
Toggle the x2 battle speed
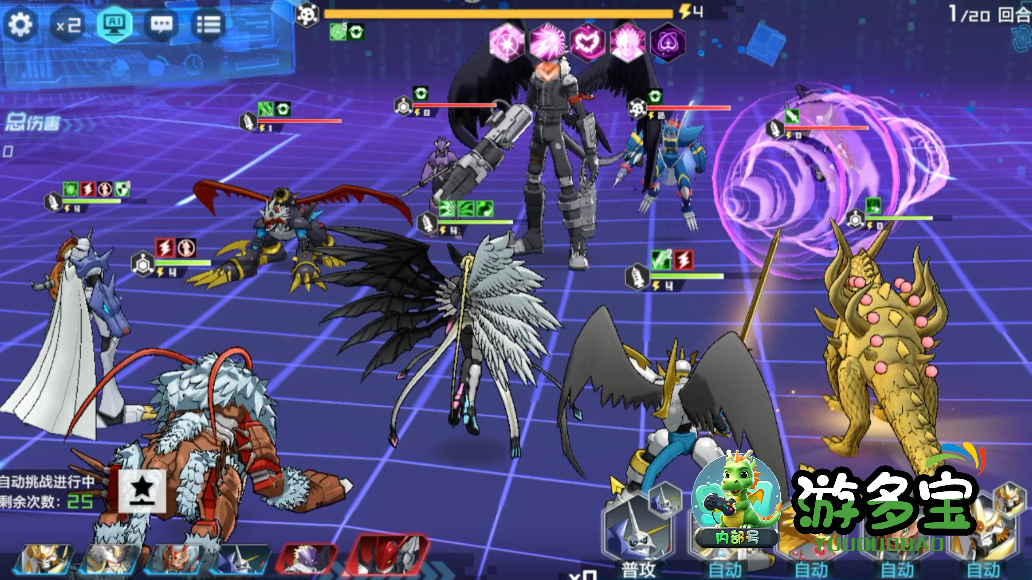pos(68,24)
